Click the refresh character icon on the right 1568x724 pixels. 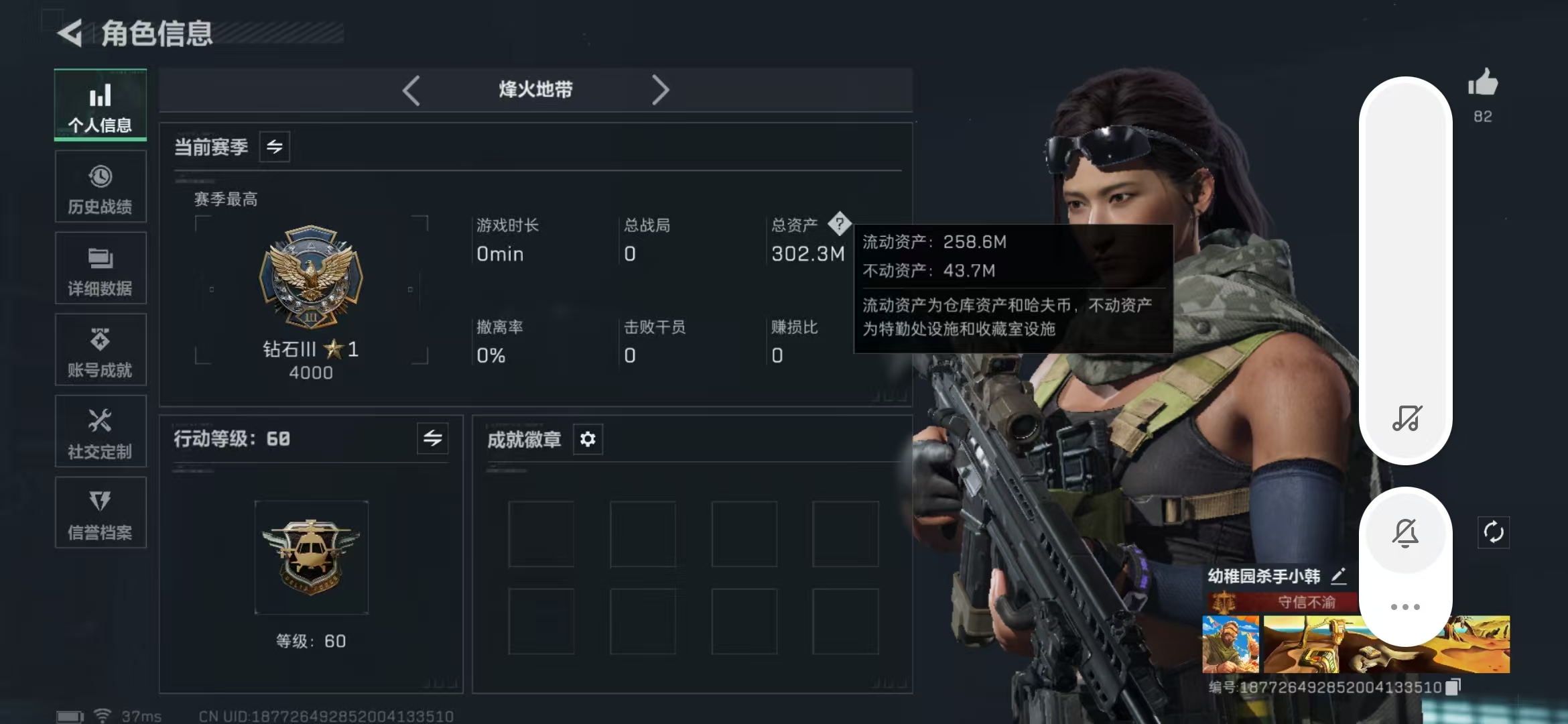coord(1494,532)
